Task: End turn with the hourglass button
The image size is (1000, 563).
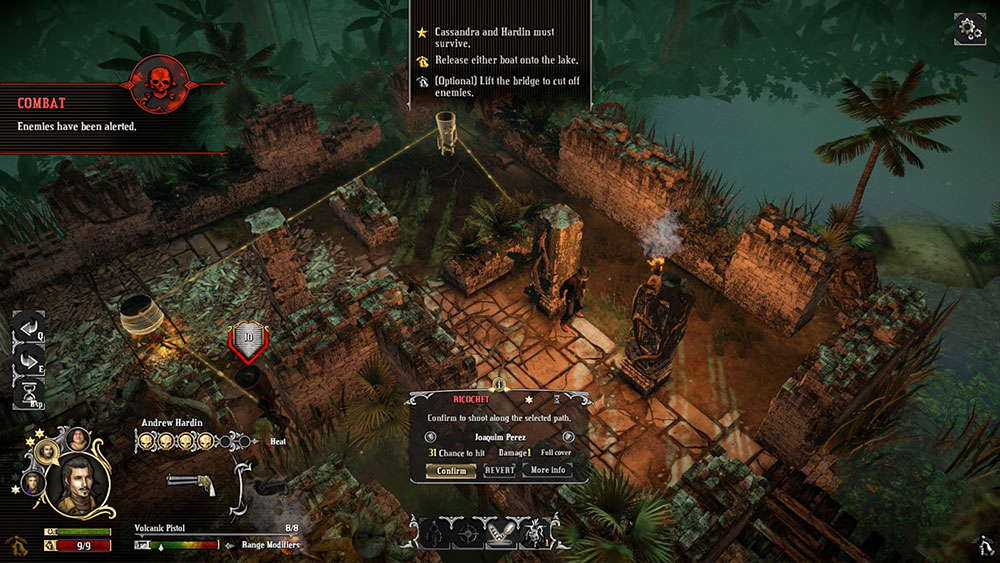Action: click(28, 393)
